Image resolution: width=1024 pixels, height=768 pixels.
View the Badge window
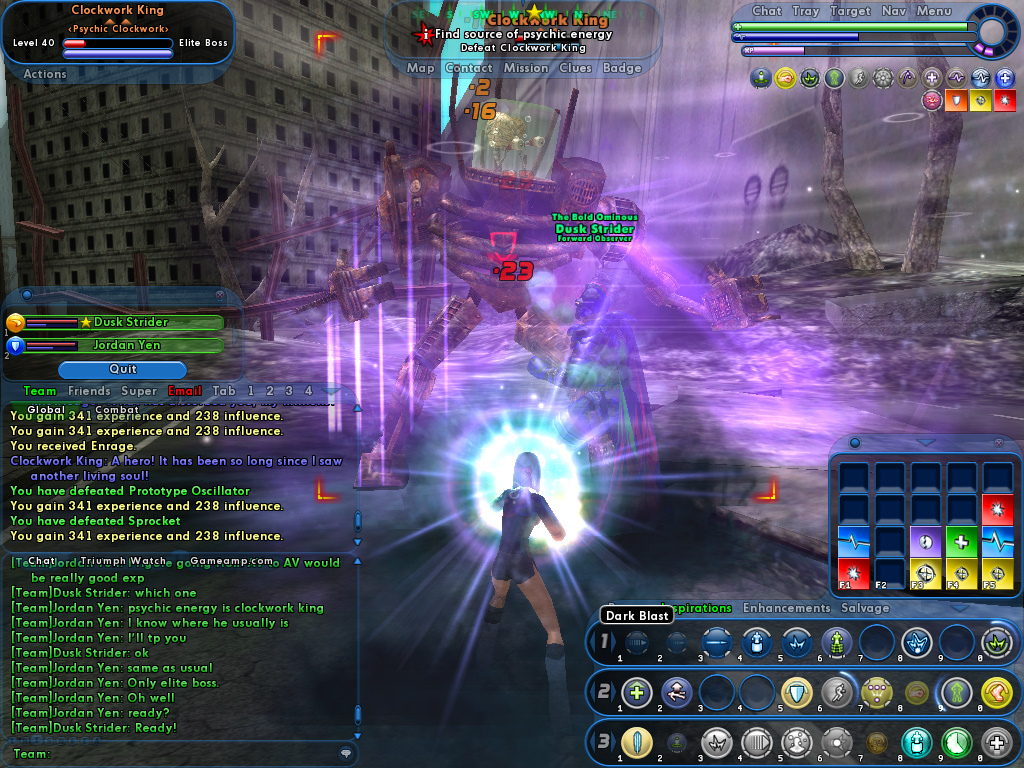coord(622,68)
